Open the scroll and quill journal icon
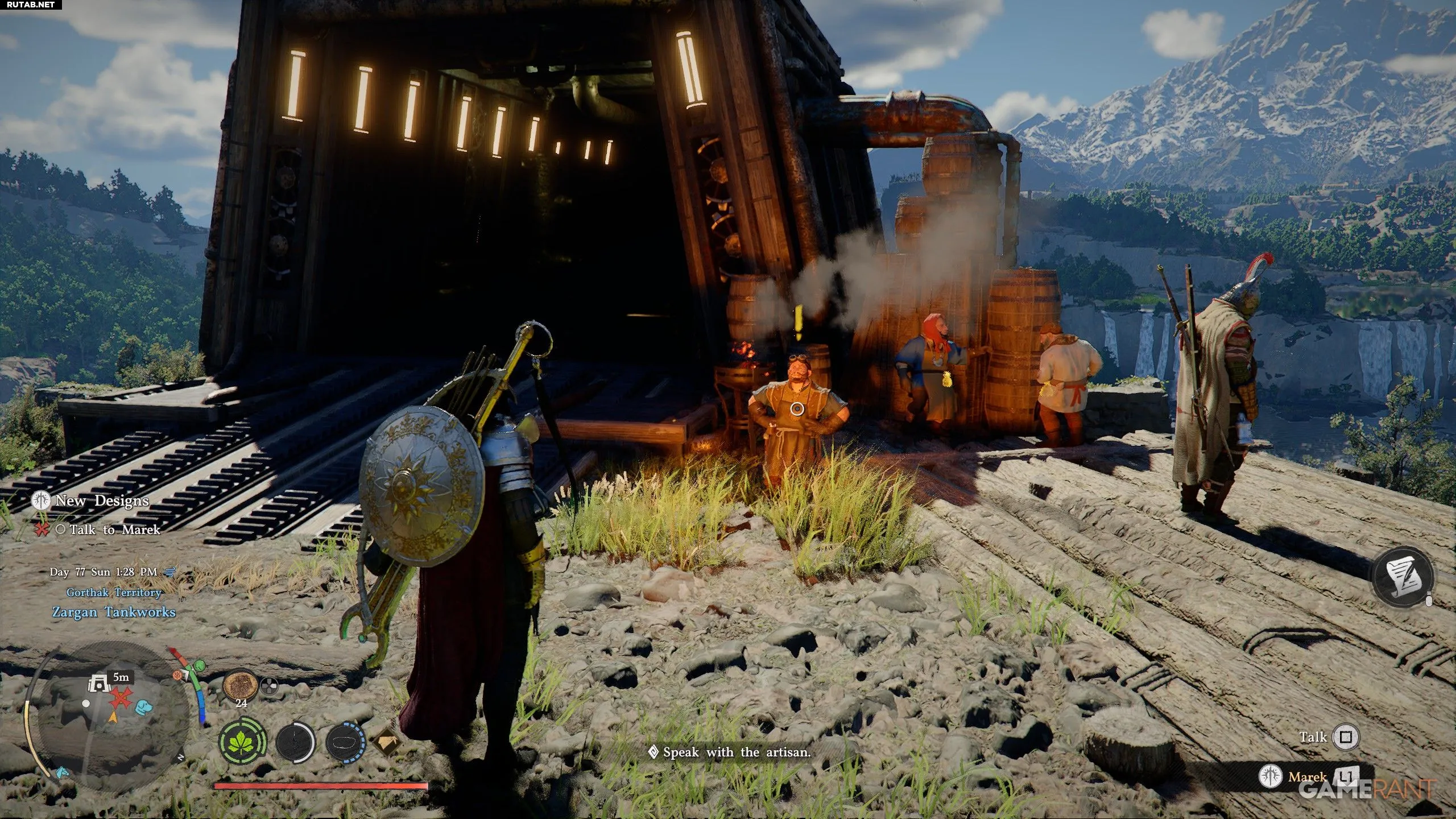 coord(1403,576)
